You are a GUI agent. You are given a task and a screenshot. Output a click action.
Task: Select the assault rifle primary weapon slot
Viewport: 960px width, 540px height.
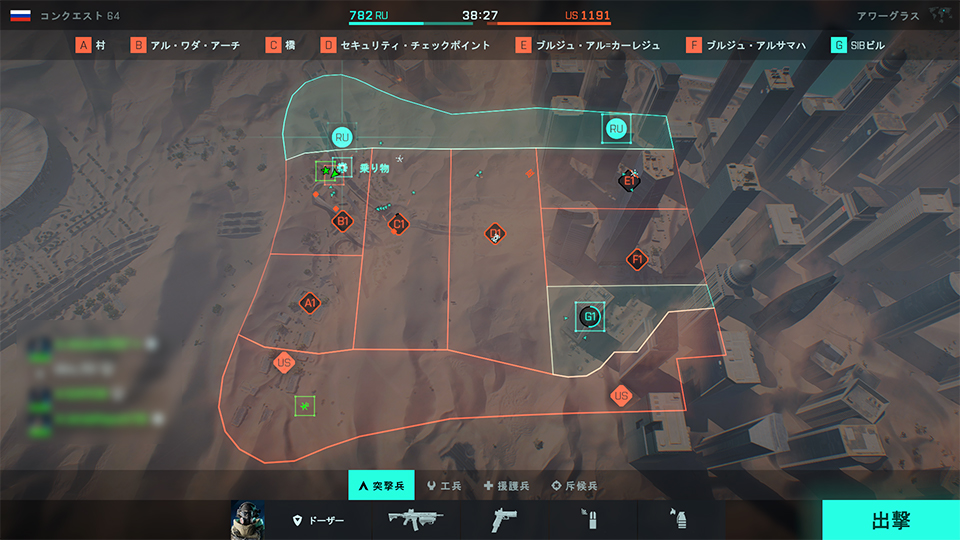(415, 520)
